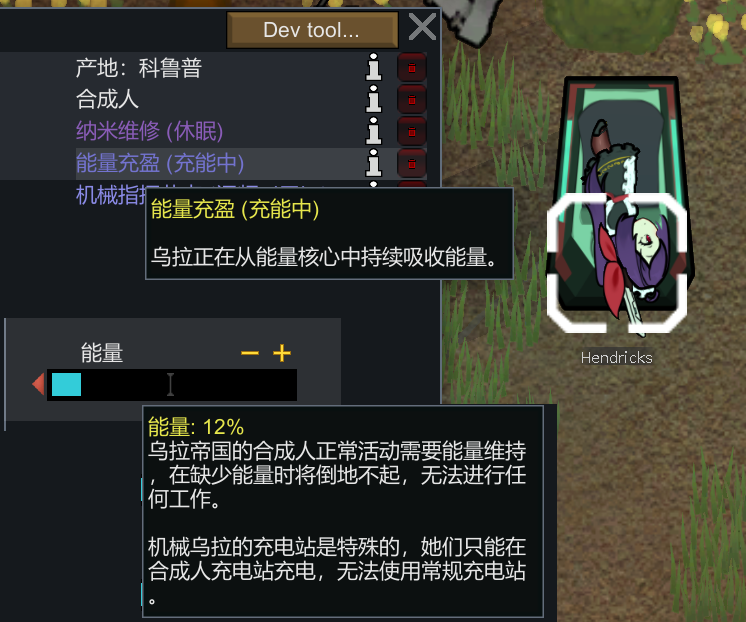Click the red remove button beside 合成人
Image resolution: width=746 pixels, height=622 pixels.
coord(411,99)
